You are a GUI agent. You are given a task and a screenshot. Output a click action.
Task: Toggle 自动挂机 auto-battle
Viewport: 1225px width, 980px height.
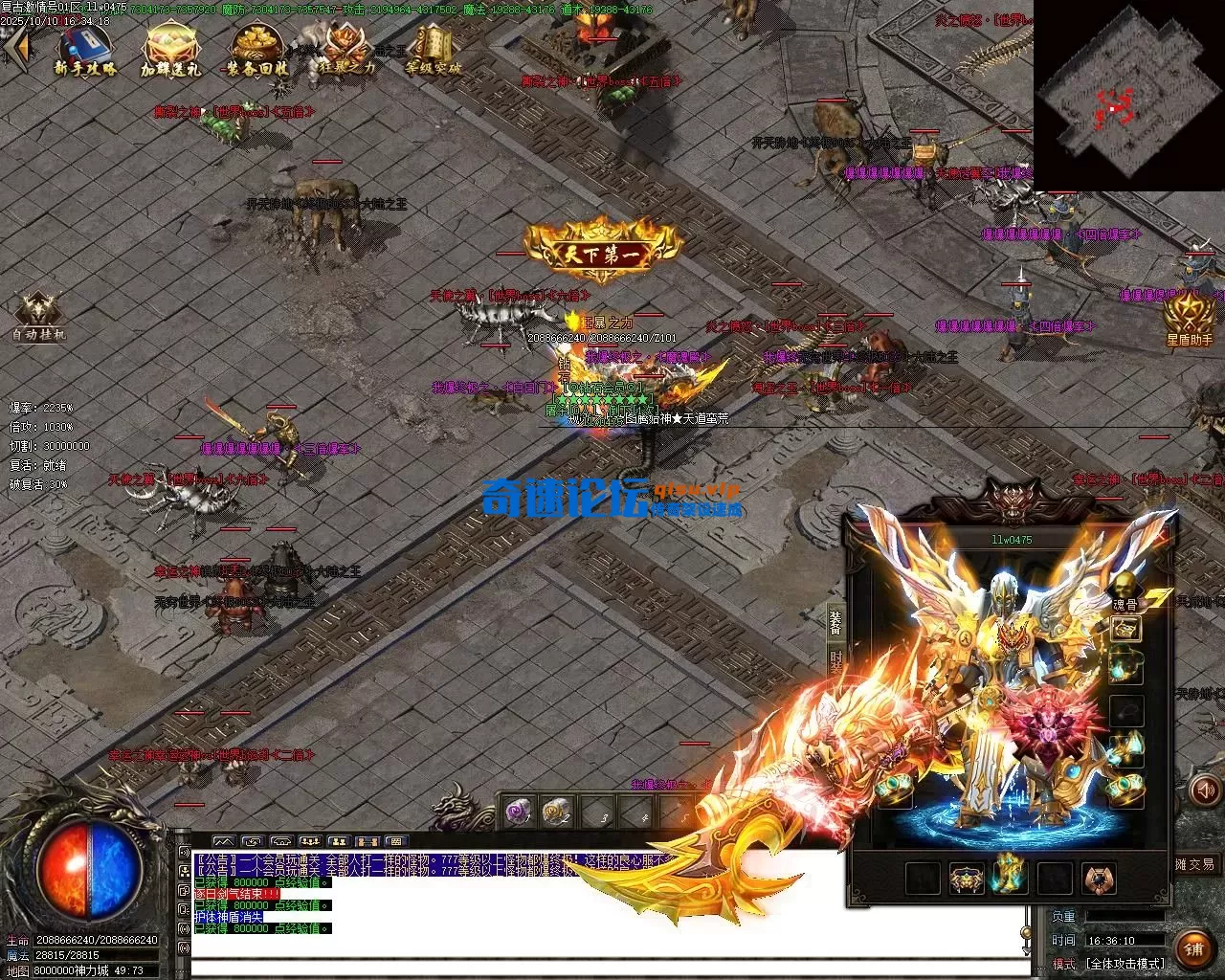[x=39, y=315]
